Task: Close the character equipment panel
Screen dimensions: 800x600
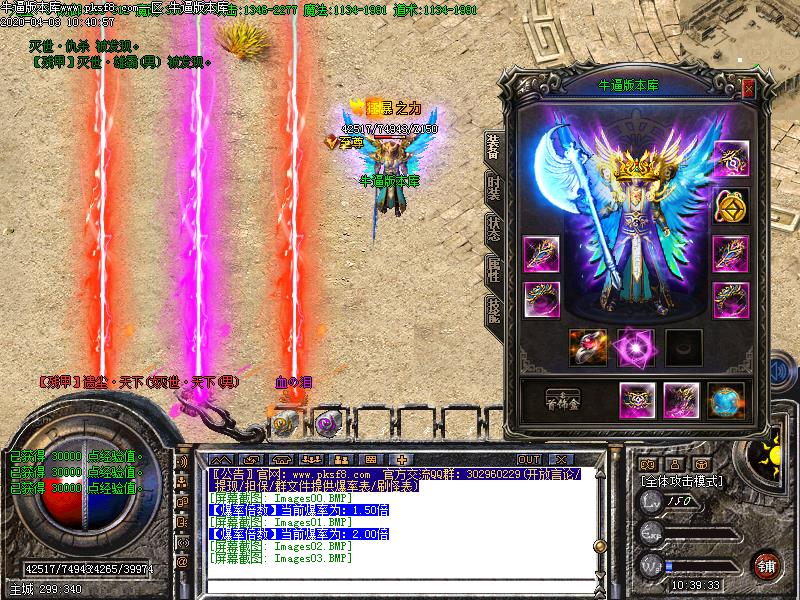Action: point(748,89)
